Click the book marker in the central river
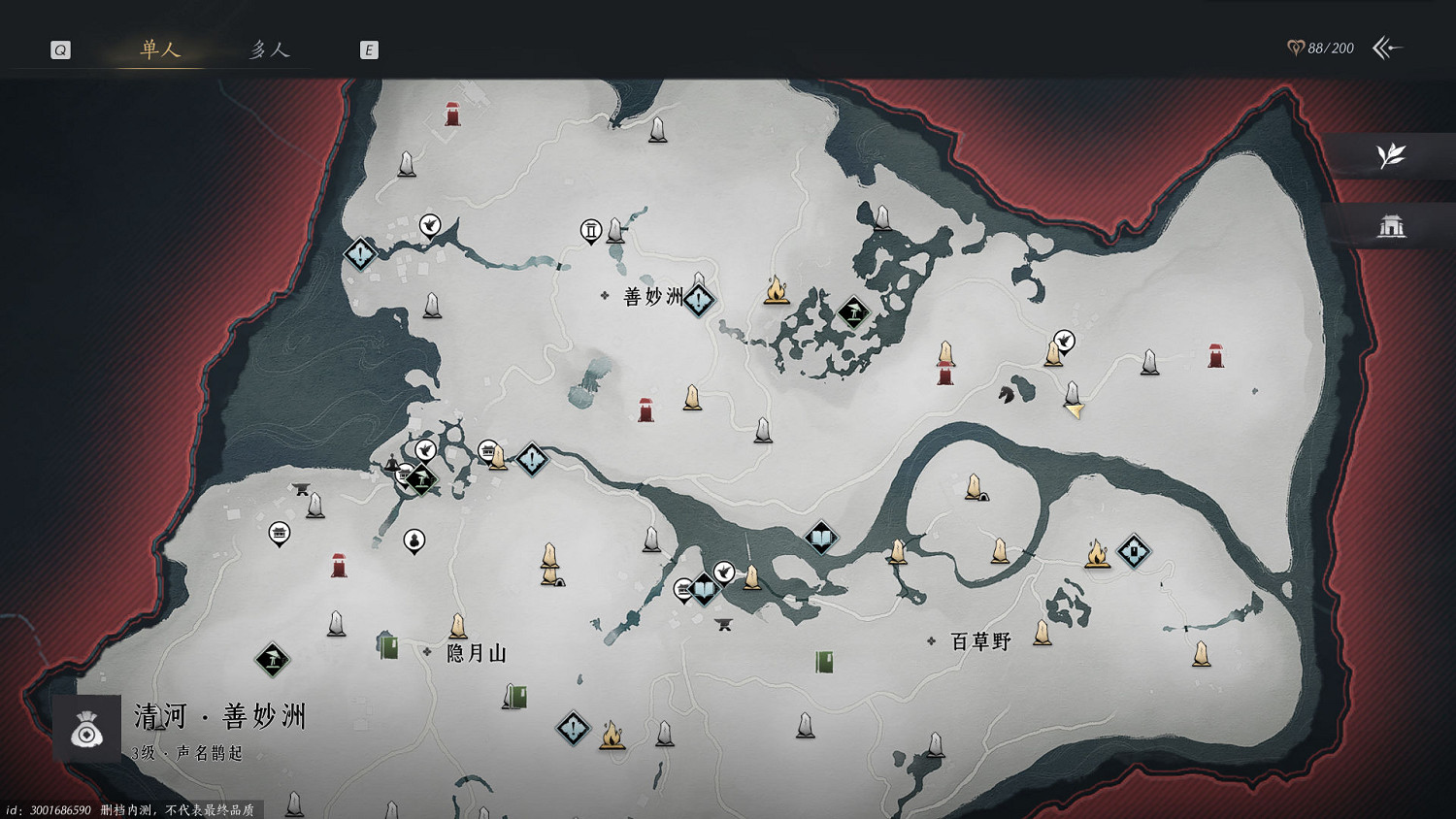 tap(820, 535)
